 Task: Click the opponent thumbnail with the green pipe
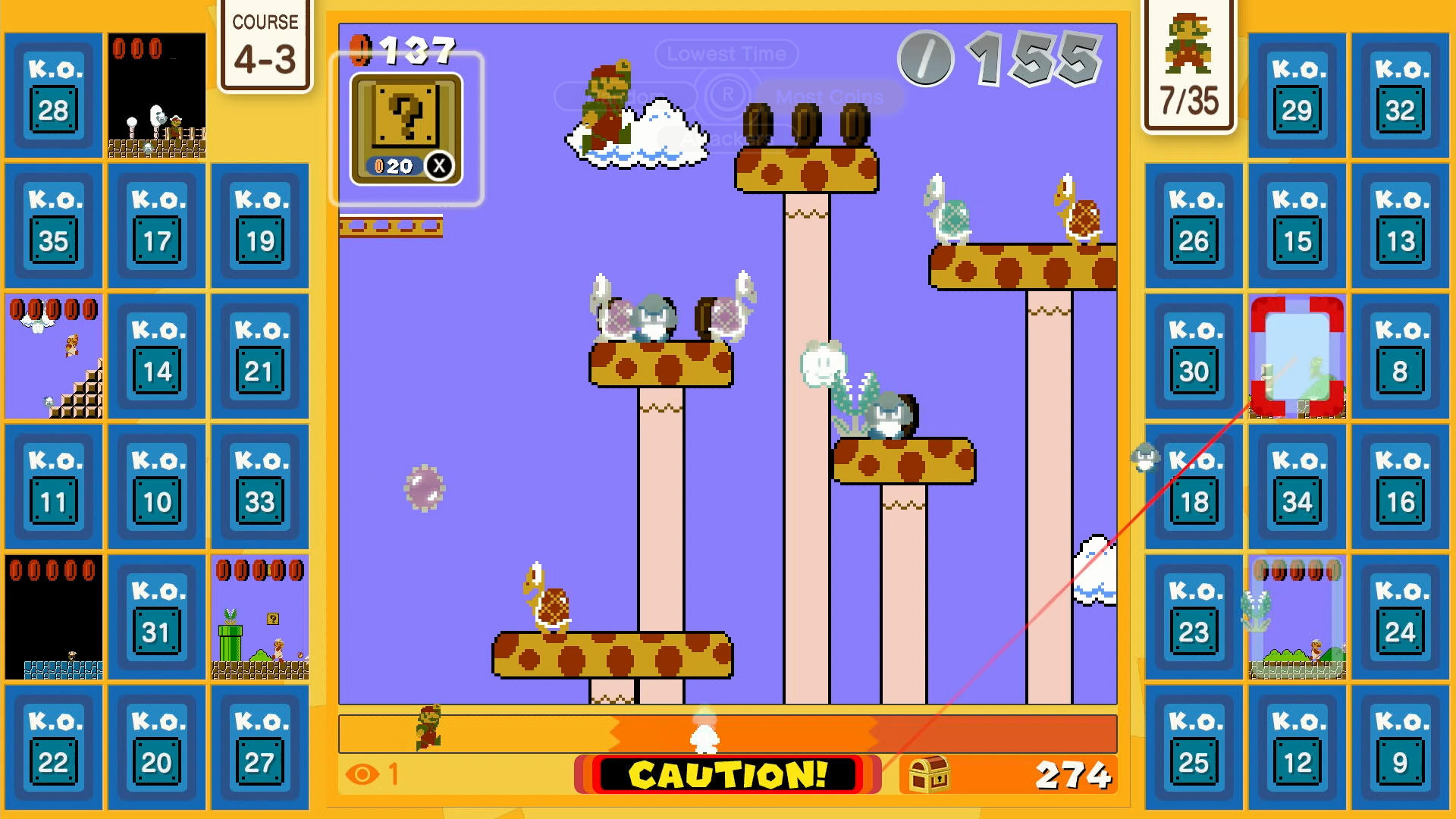pos(259,618)
